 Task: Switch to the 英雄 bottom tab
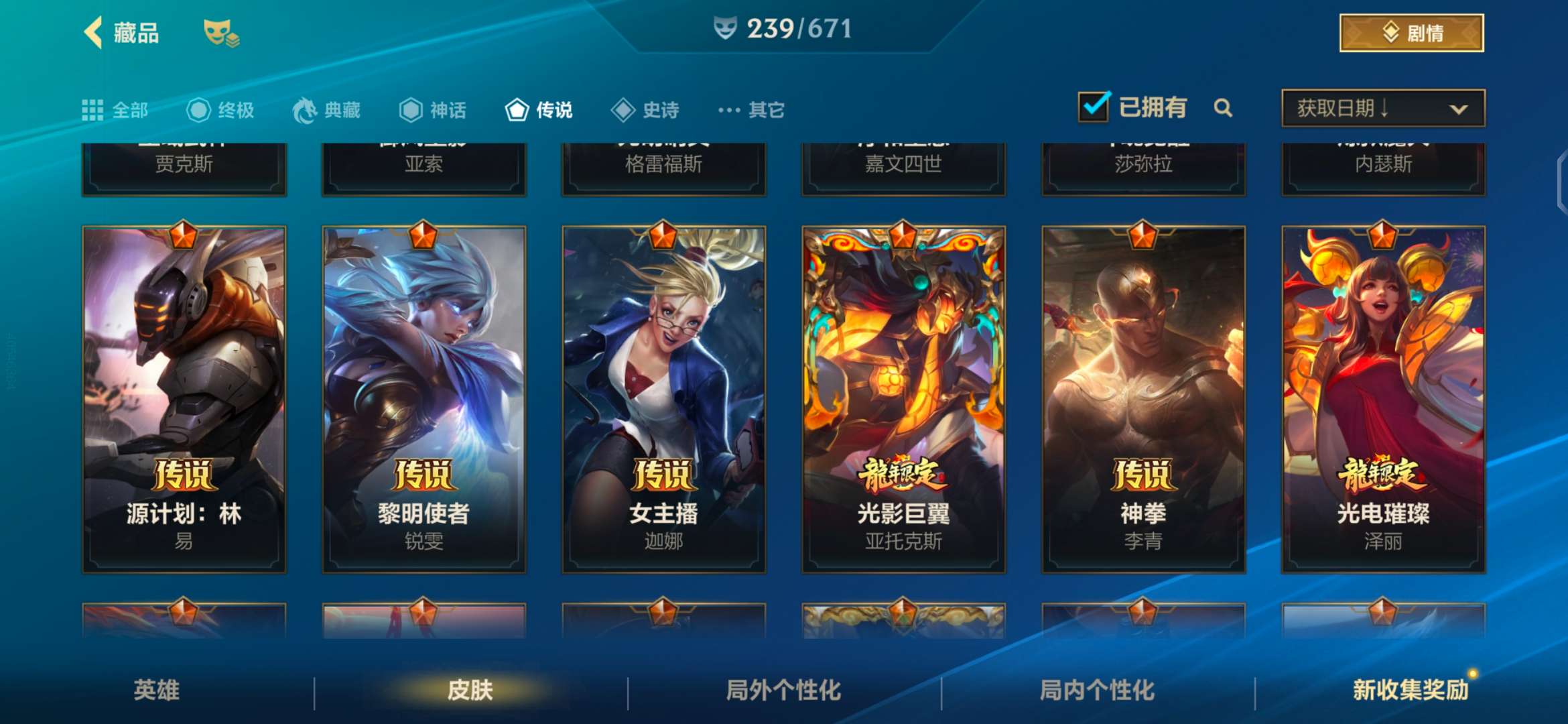(156, 690)
